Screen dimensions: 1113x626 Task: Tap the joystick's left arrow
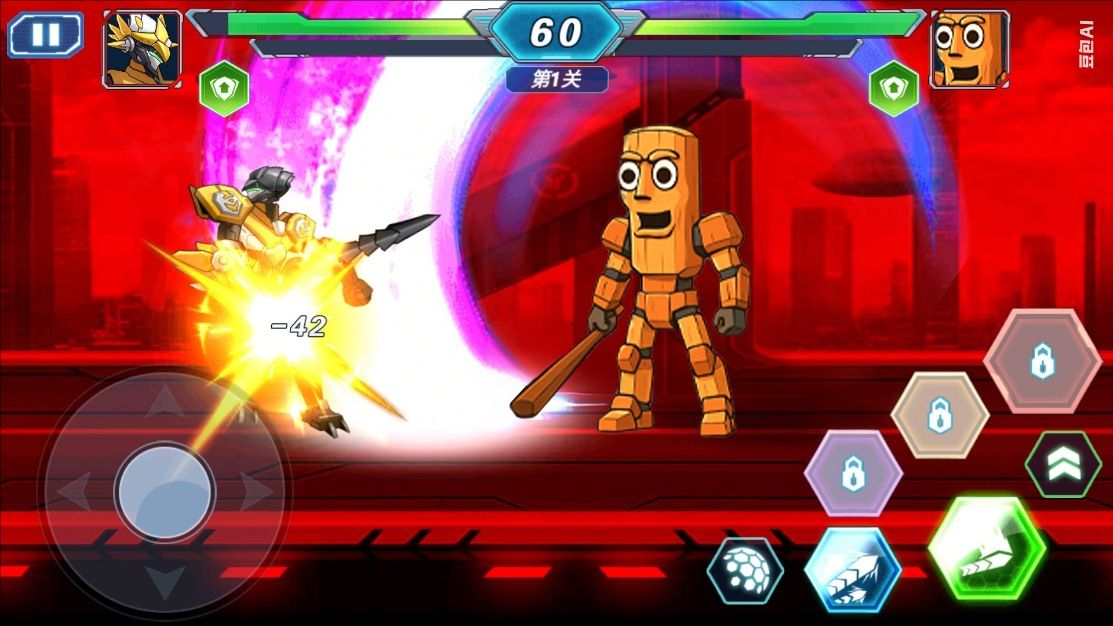(x=75, y=492)
